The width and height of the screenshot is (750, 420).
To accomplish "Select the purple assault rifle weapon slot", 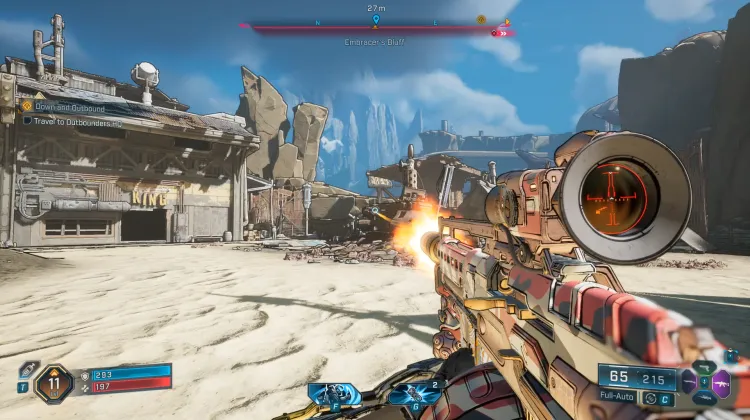I will point(723,384).
